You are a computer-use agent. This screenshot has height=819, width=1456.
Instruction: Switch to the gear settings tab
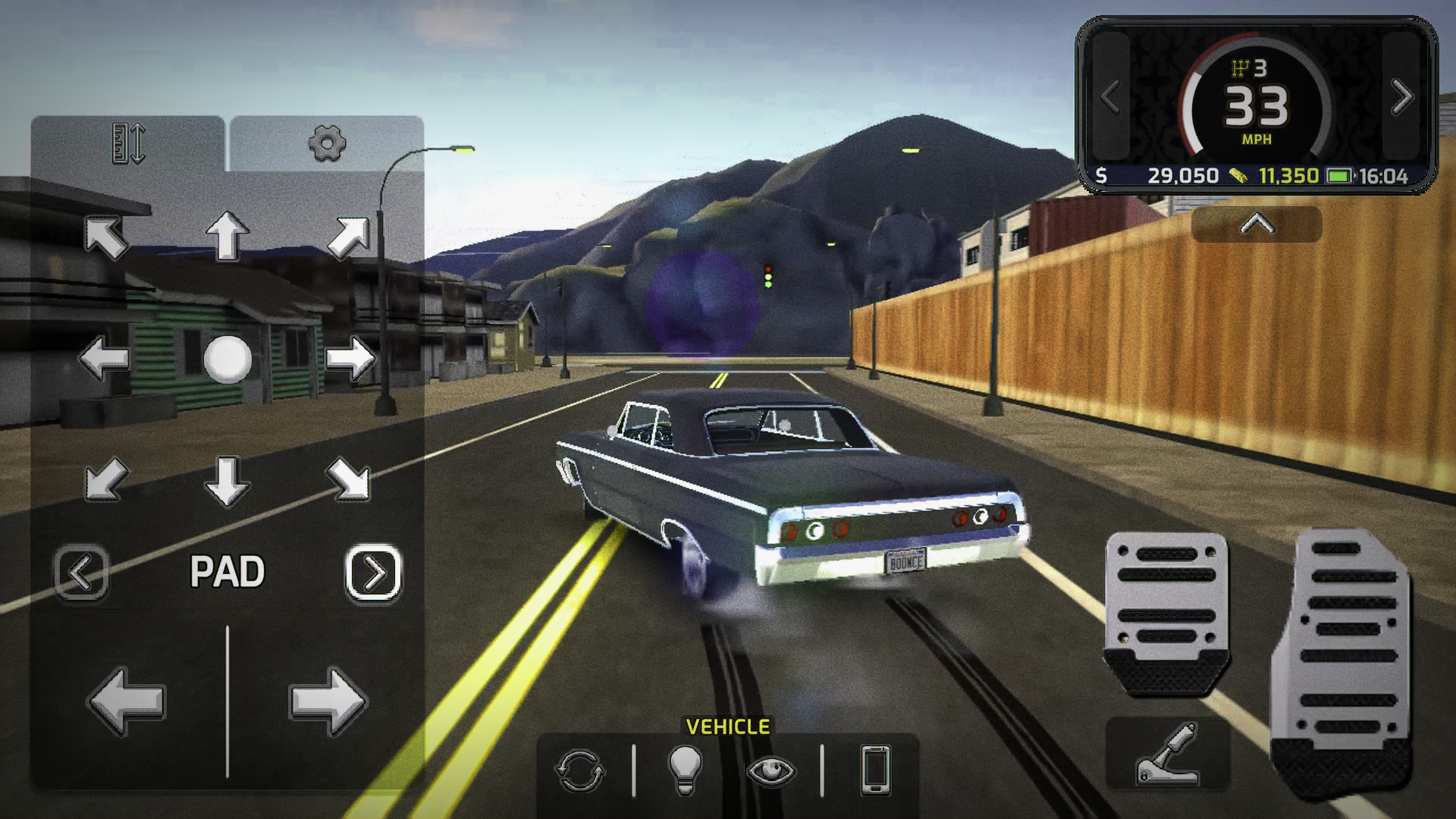coord(327,143)
